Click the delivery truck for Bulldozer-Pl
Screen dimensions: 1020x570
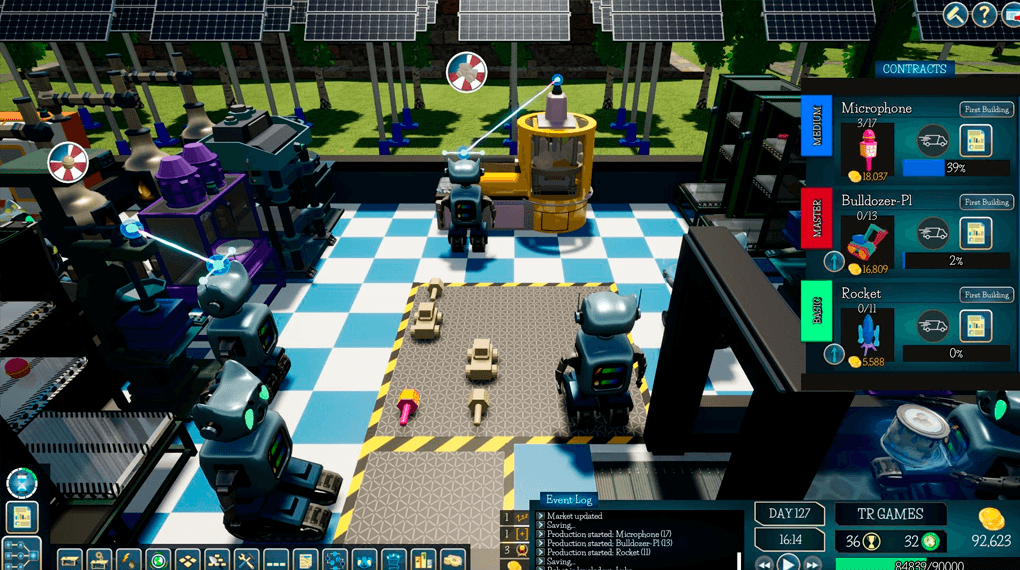933,233
